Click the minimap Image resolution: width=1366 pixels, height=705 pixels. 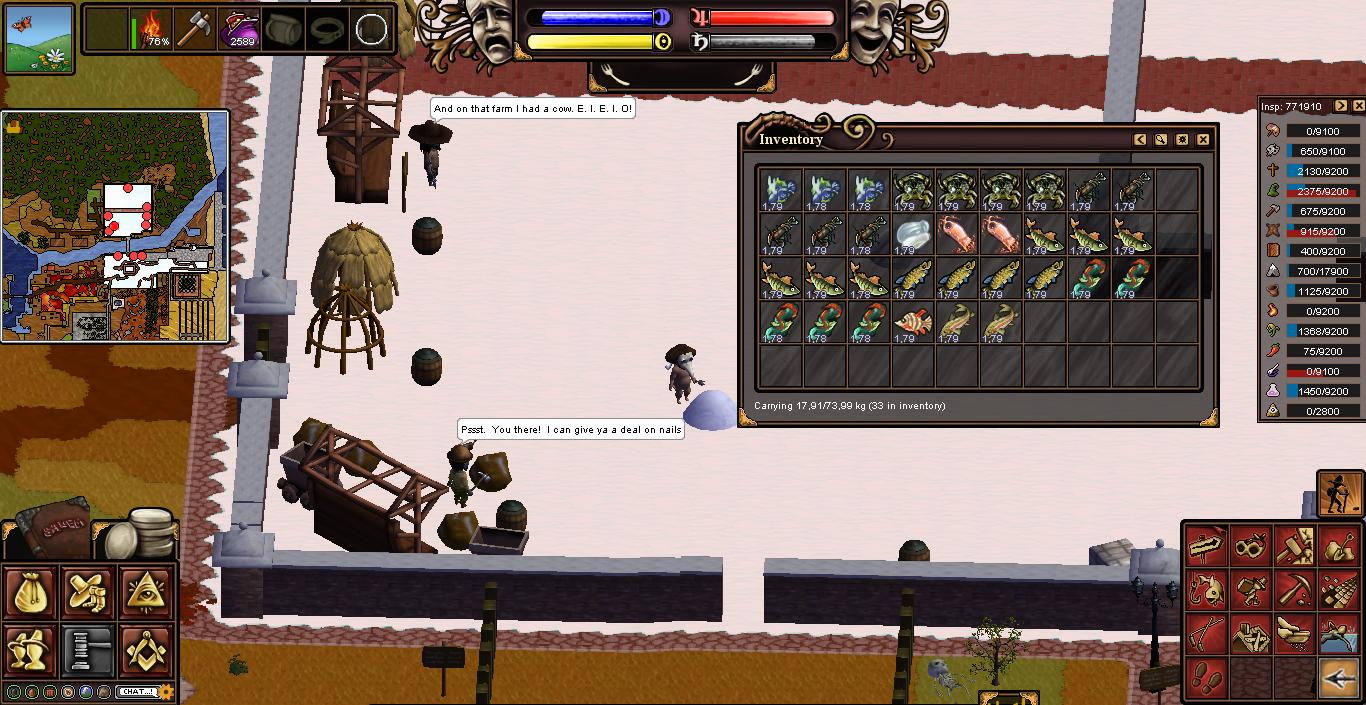coord(116,226)
